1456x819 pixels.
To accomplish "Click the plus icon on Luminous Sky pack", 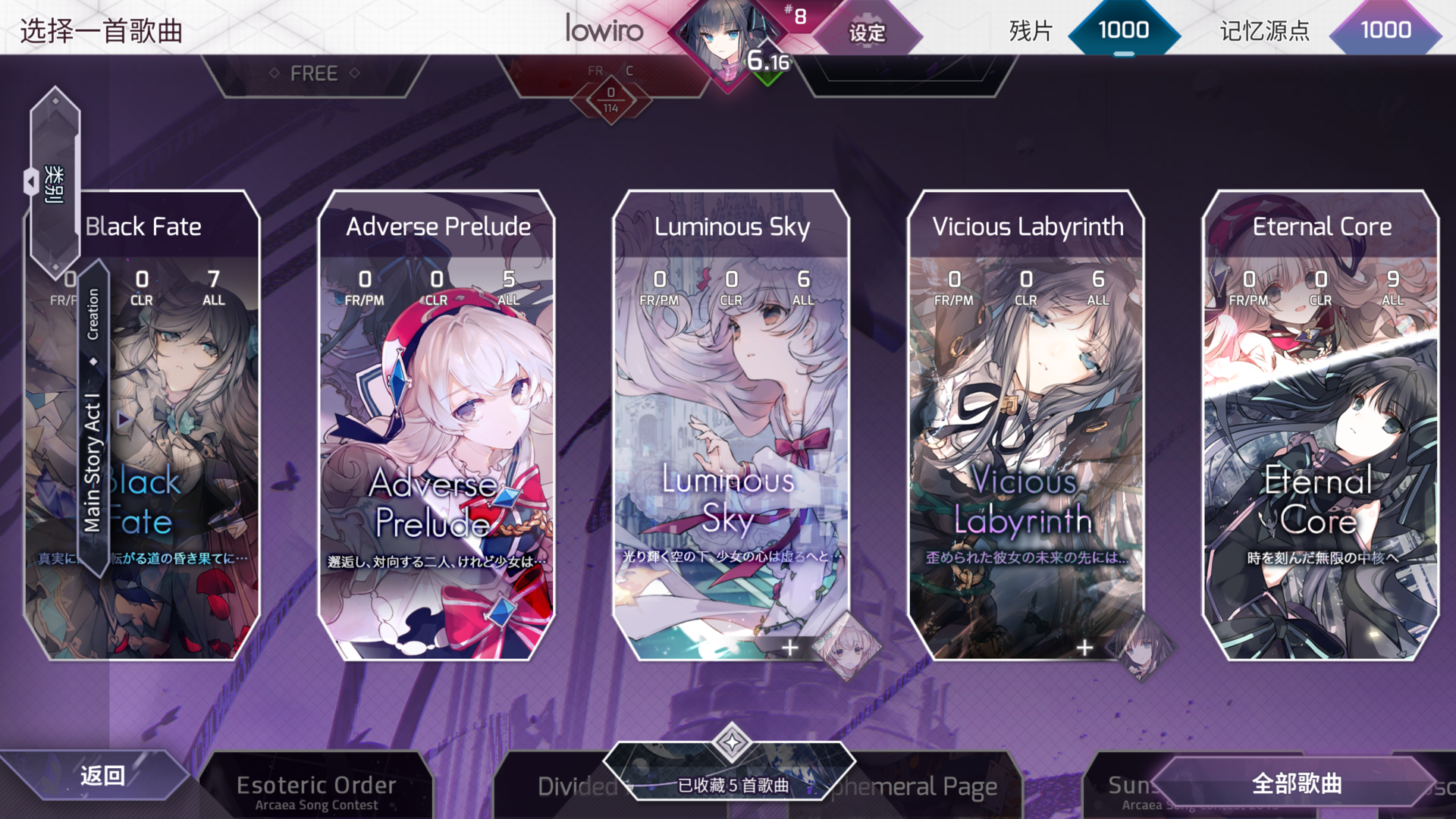I will point(790,647).
